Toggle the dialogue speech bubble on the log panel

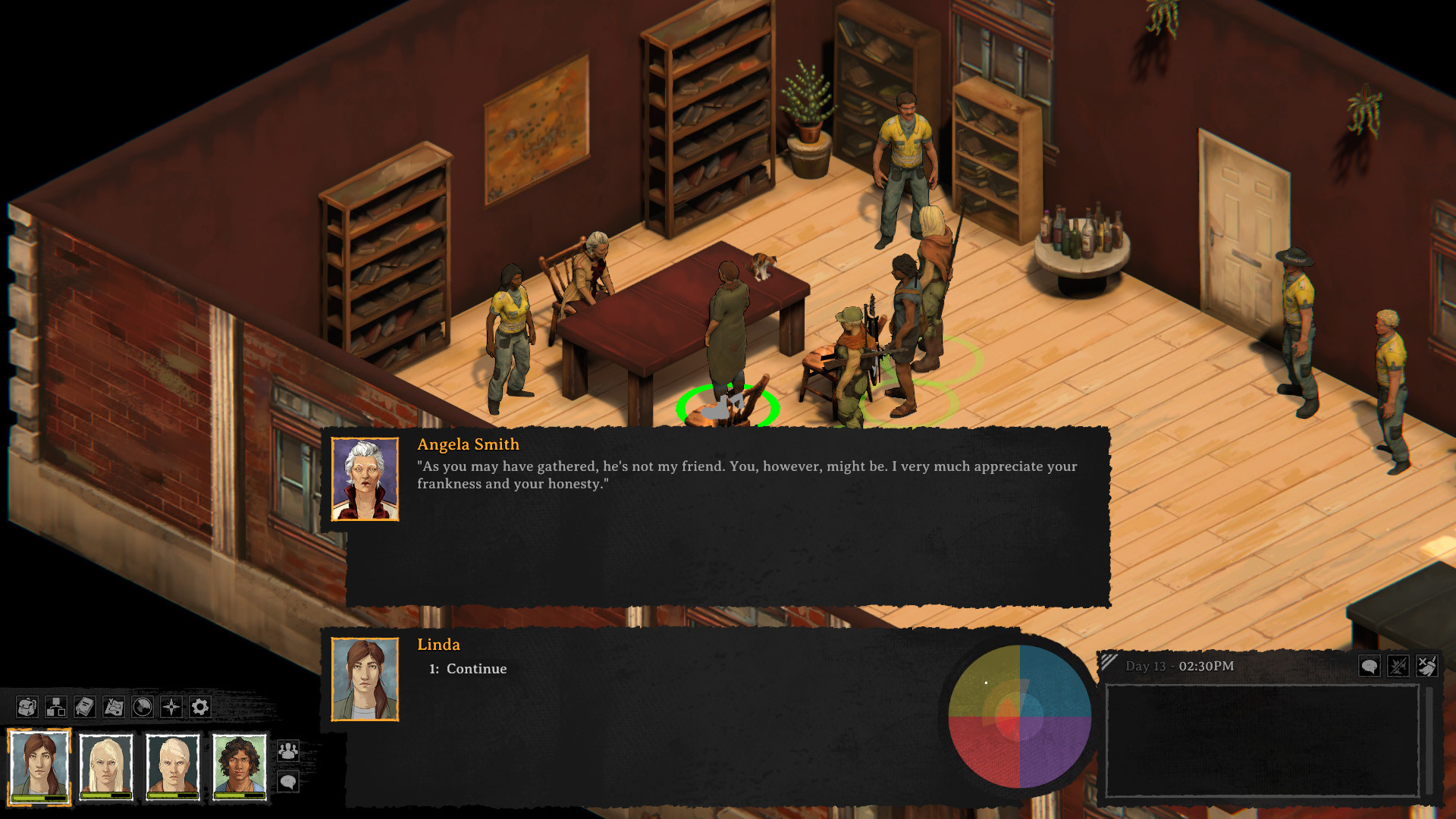click(1370, 665)
